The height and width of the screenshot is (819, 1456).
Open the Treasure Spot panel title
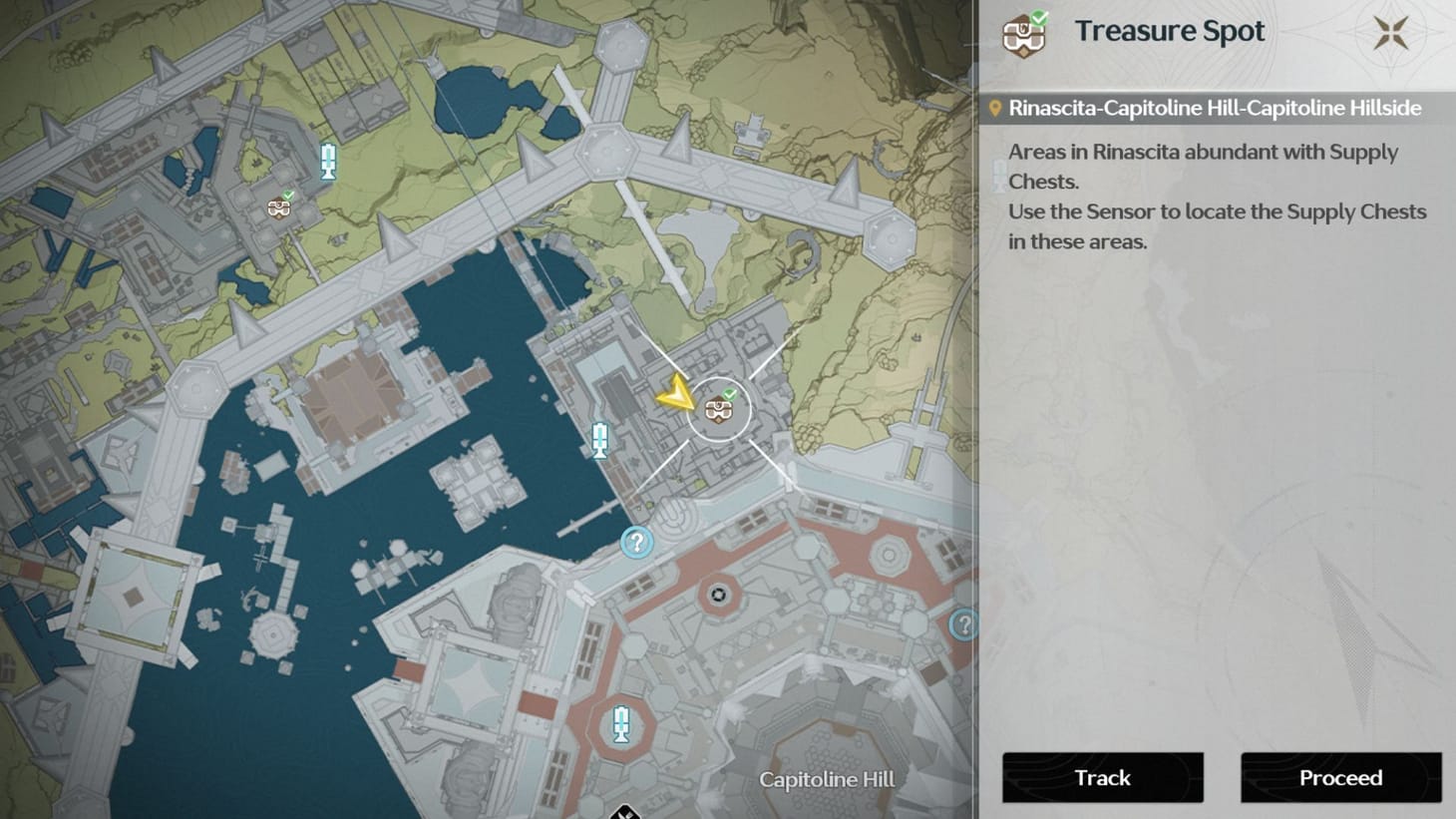[x=1170, y=31]
